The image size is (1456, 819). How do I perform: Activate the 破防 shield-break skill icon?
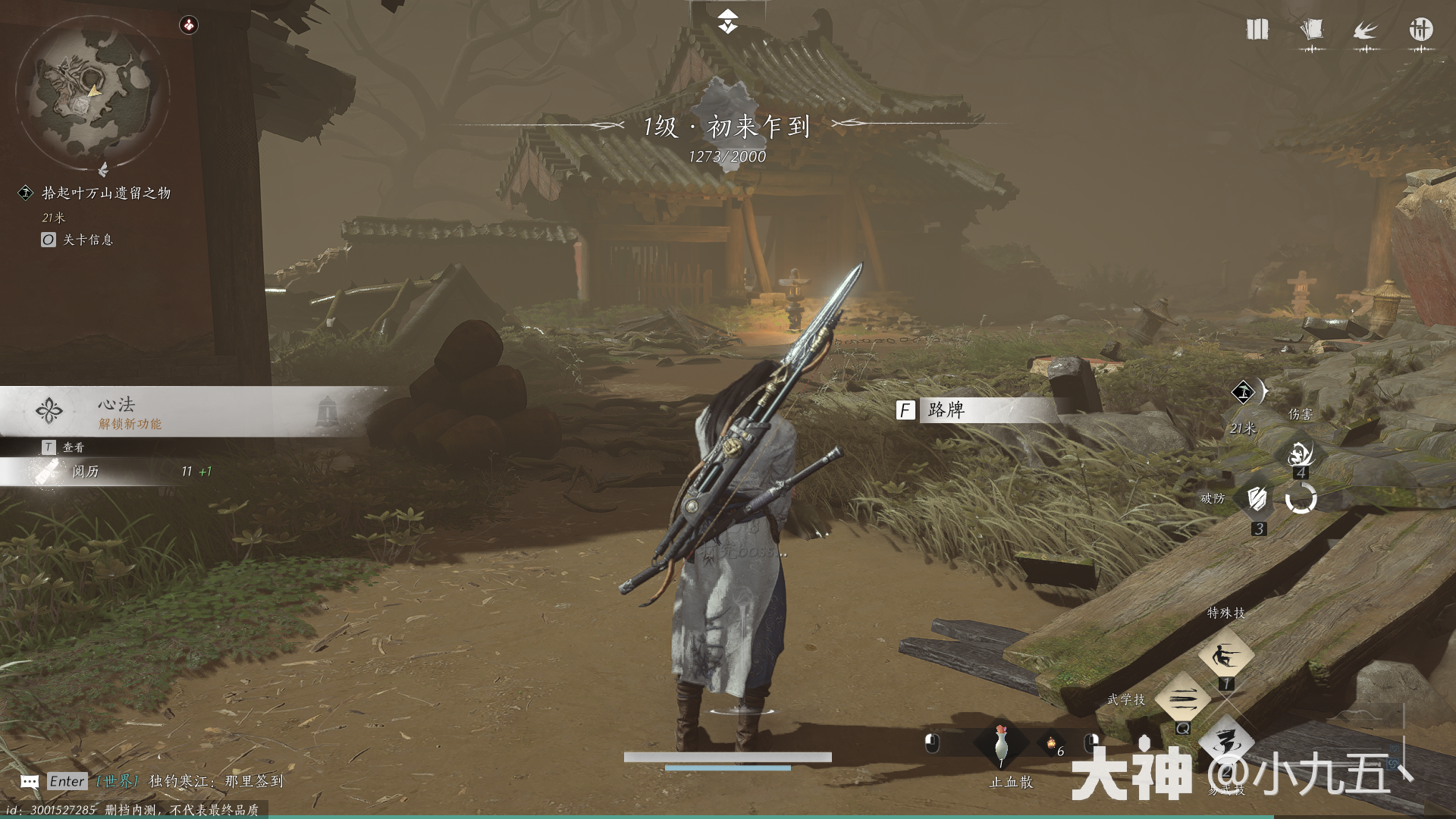tap(1257, 499)
